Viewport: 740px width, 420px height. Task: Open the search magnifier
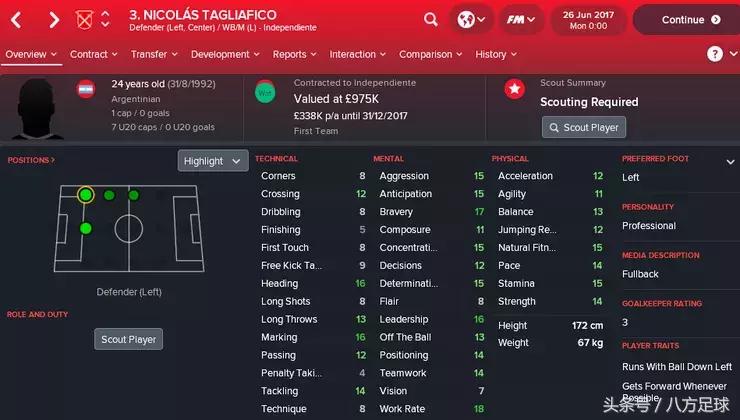point(431,20)
